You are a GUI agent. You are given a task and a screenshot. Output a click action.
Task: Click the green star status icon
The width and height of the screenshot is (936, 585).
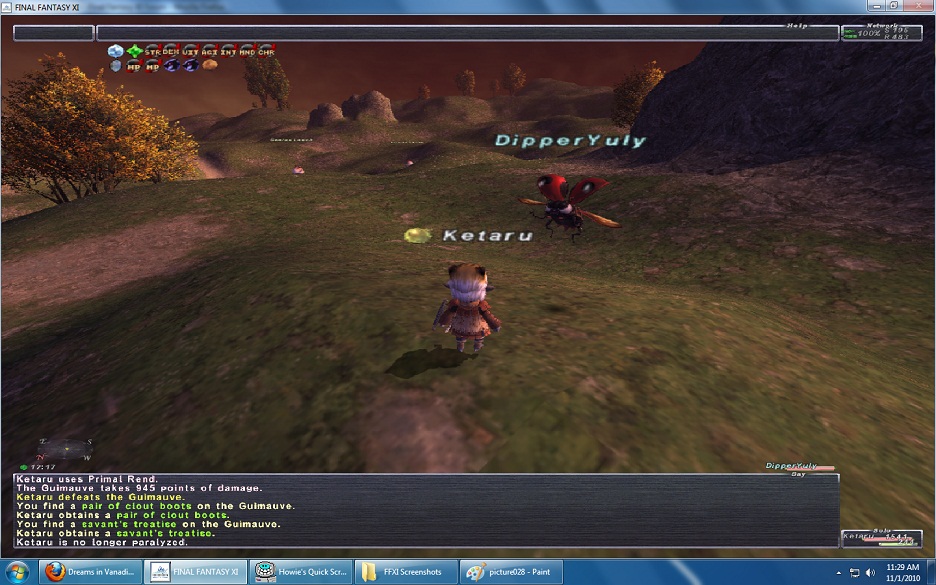(134, 50)
